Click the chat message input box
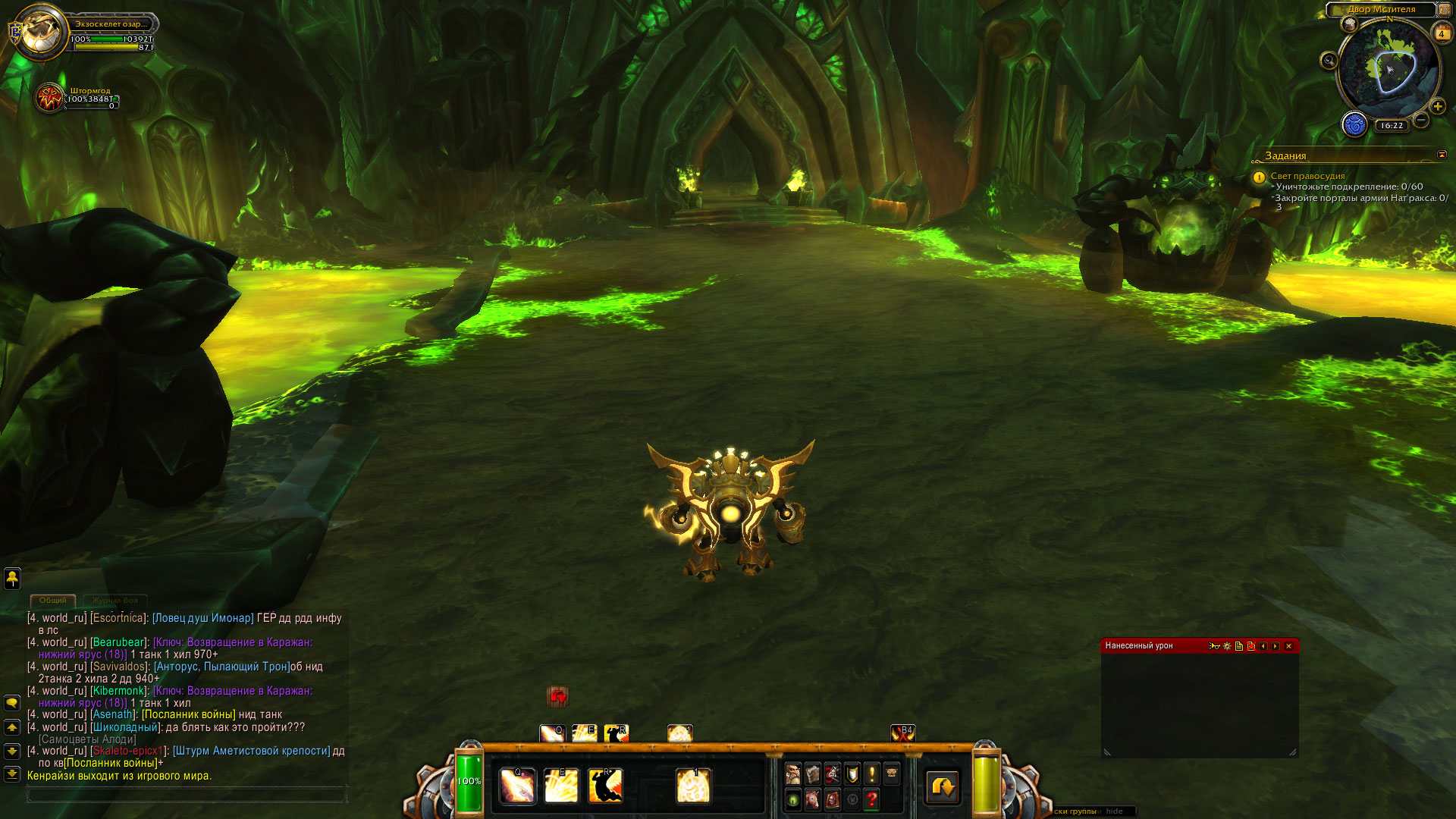Screen dimensions: 1456x819 pyautogui.click(x=186, y=795)
